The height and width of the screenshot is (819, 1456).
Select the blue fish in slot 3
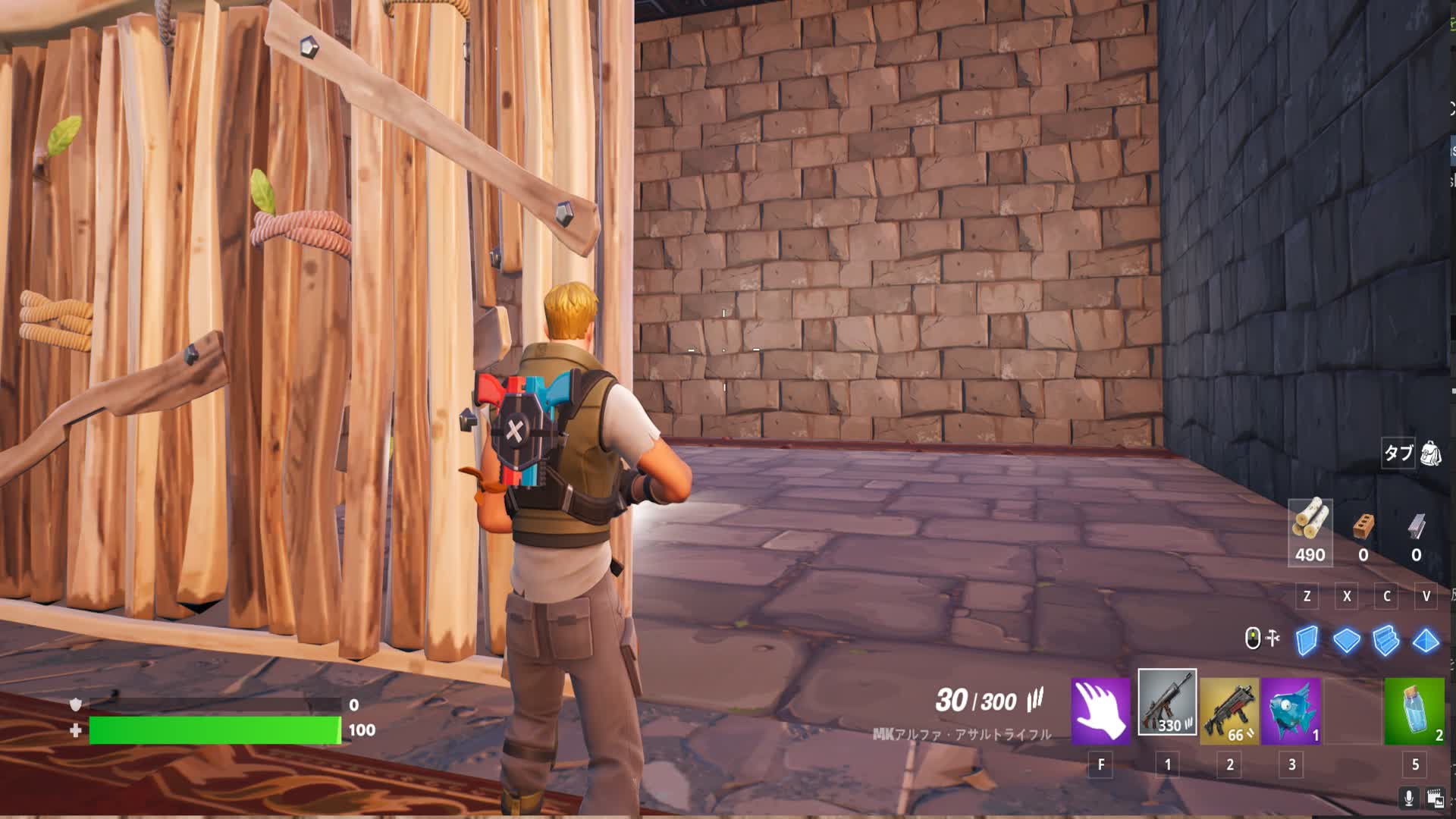(x=1291, y=709)
